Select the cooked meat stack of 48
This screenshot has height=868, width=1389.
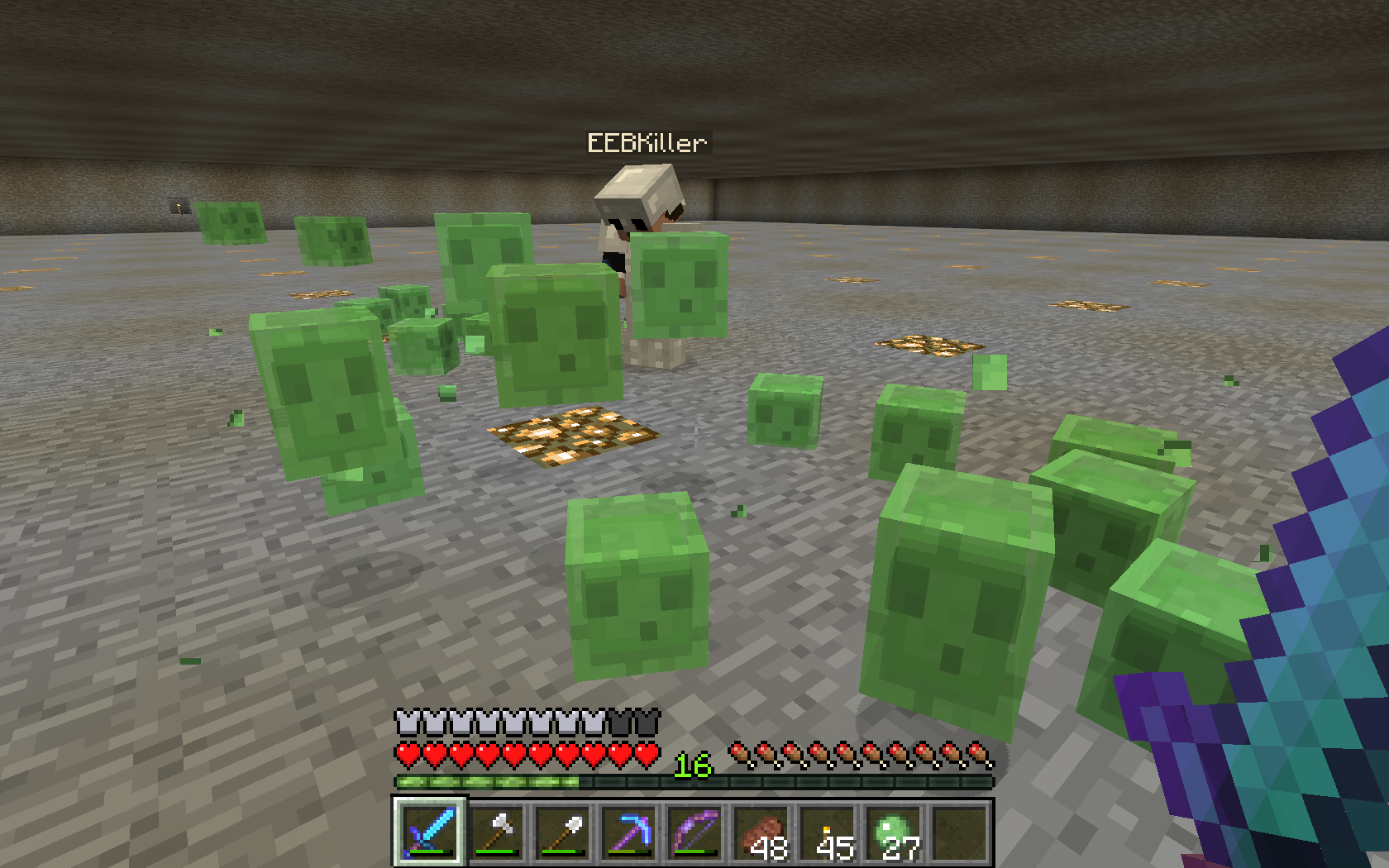[x=761, y=831]
